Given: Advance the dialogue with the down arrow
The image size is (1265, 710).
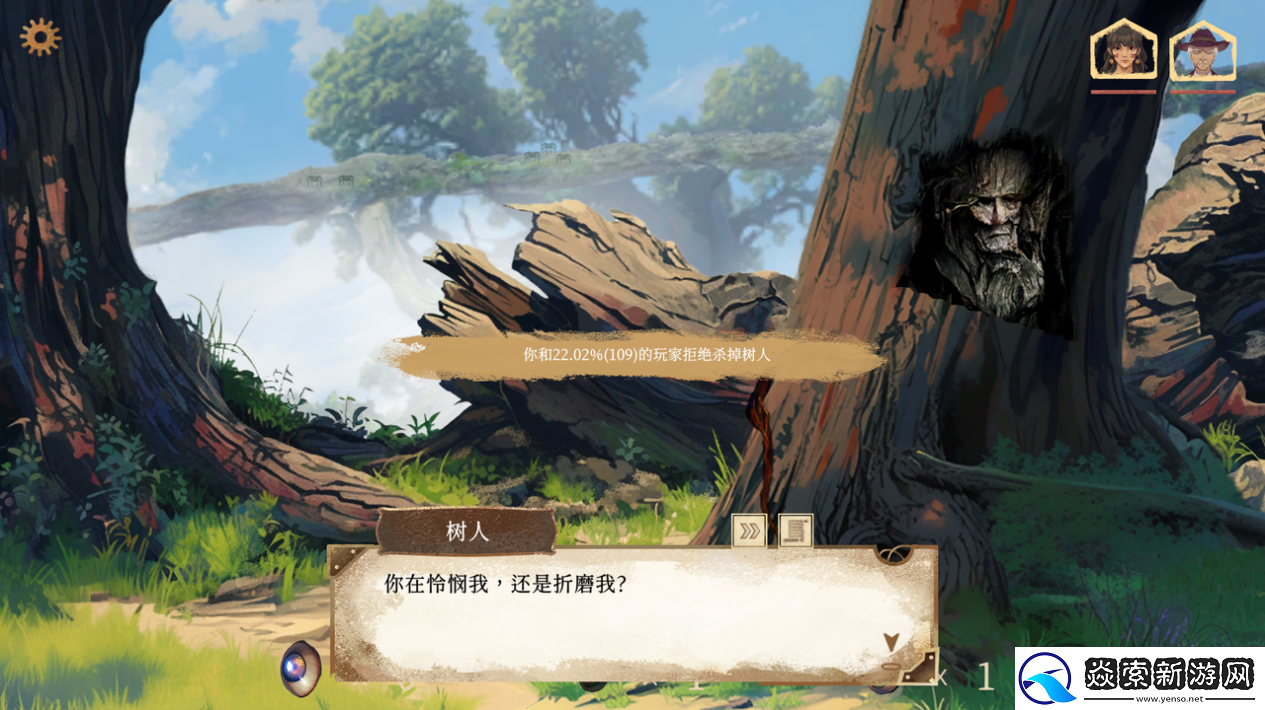Looking at the screenshot, I should (890, 643).
